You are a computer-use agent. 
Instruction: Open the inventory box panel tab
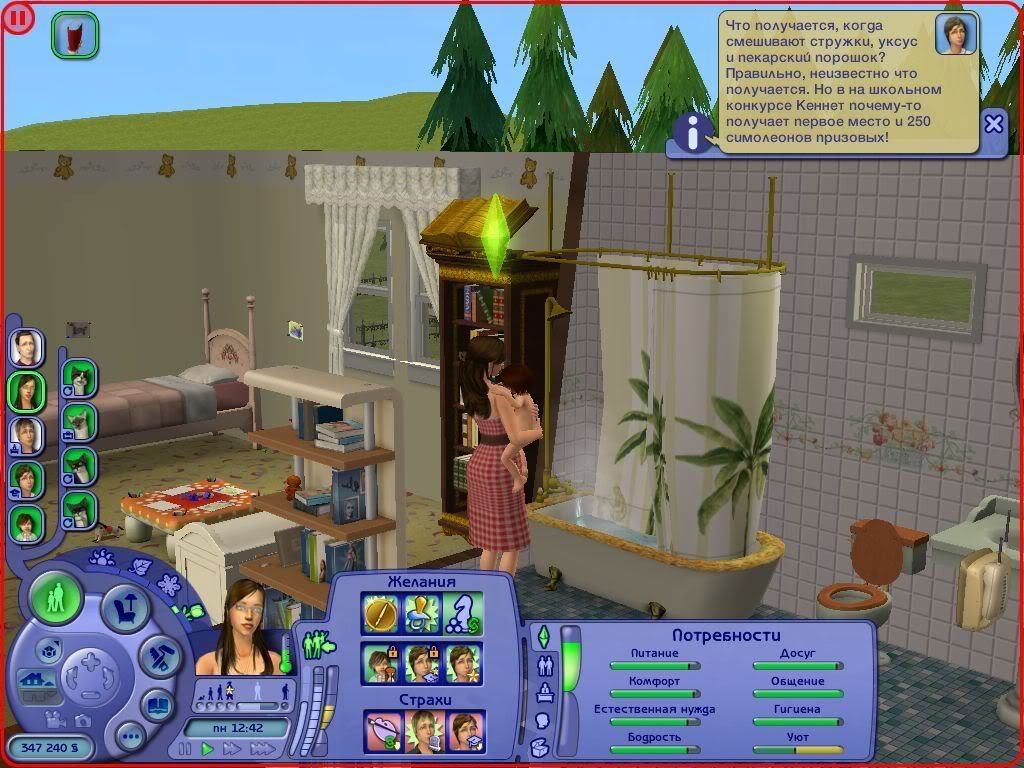point(540,747)
